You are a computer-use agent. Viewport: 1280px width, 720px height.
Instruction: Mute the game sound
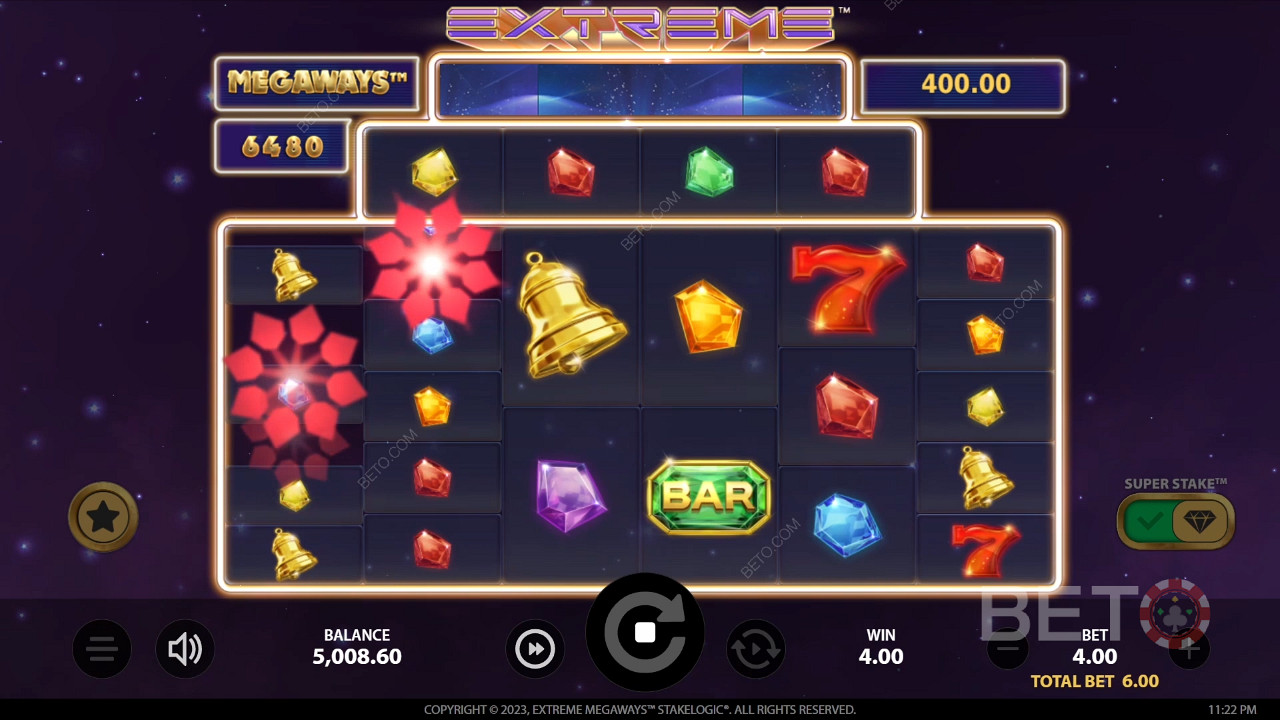pyautogui.click(x=185, y=650)
